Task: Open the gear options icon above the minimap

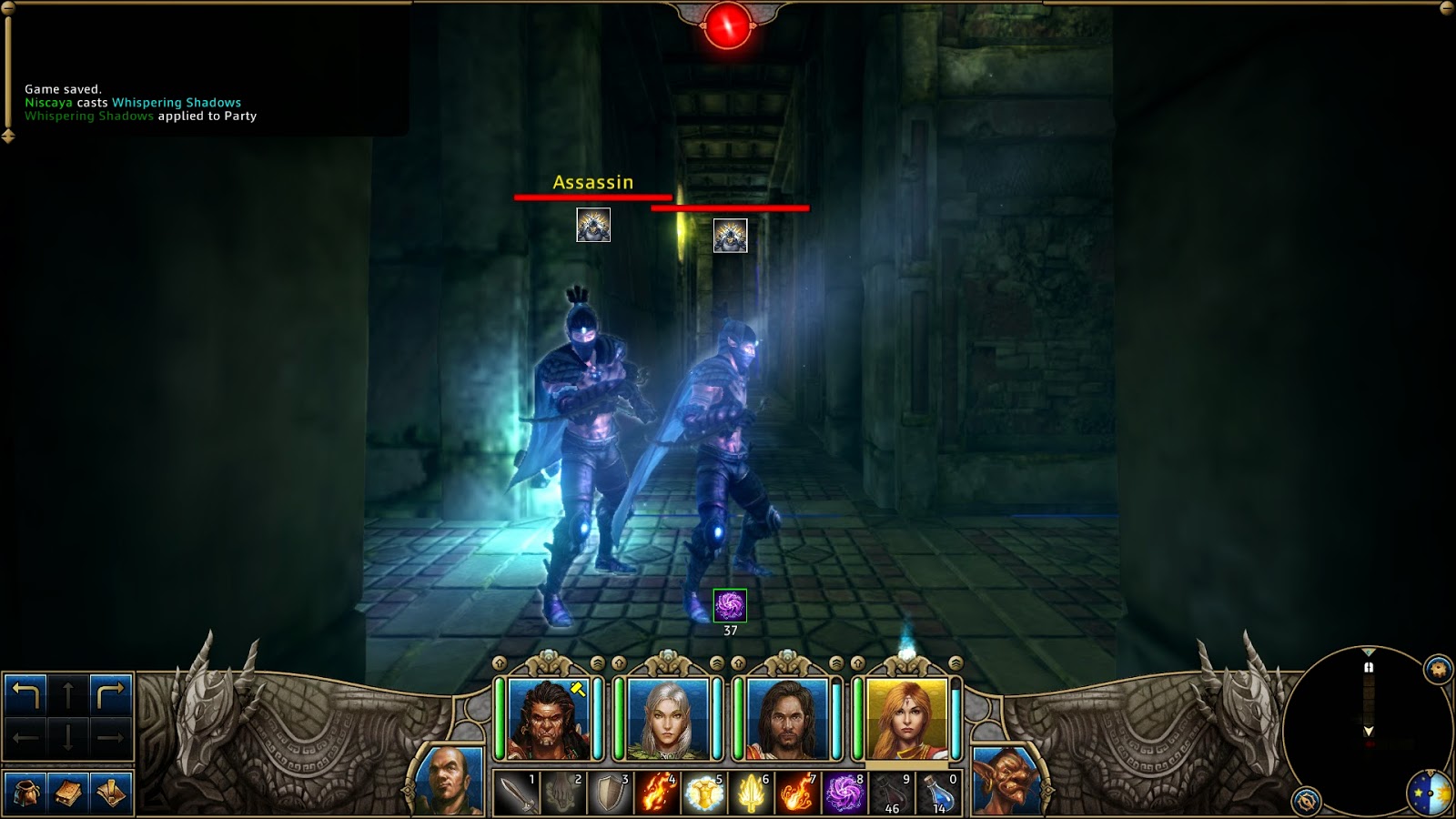Action: (1438, 667)
